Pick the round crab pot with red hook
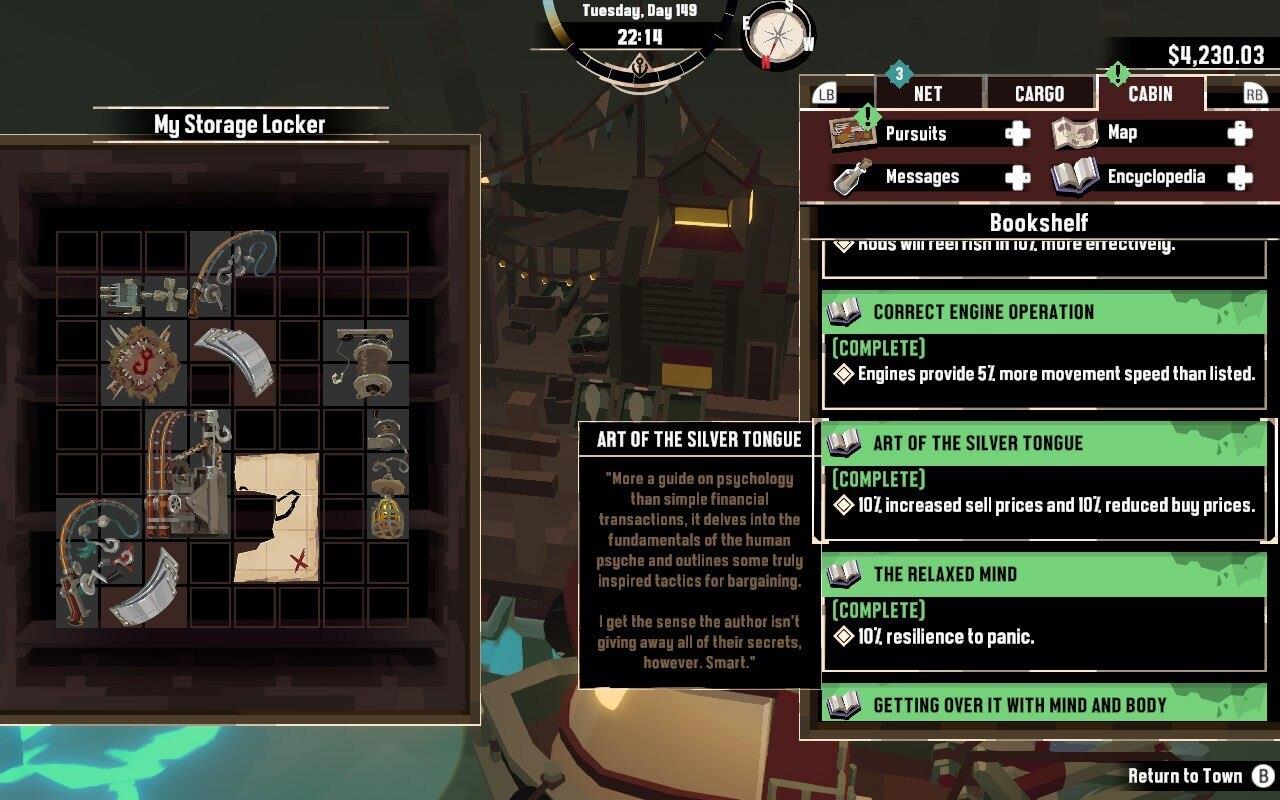Screen dimensions: 1280x800 pyautogui.click(x=145, y=363)
